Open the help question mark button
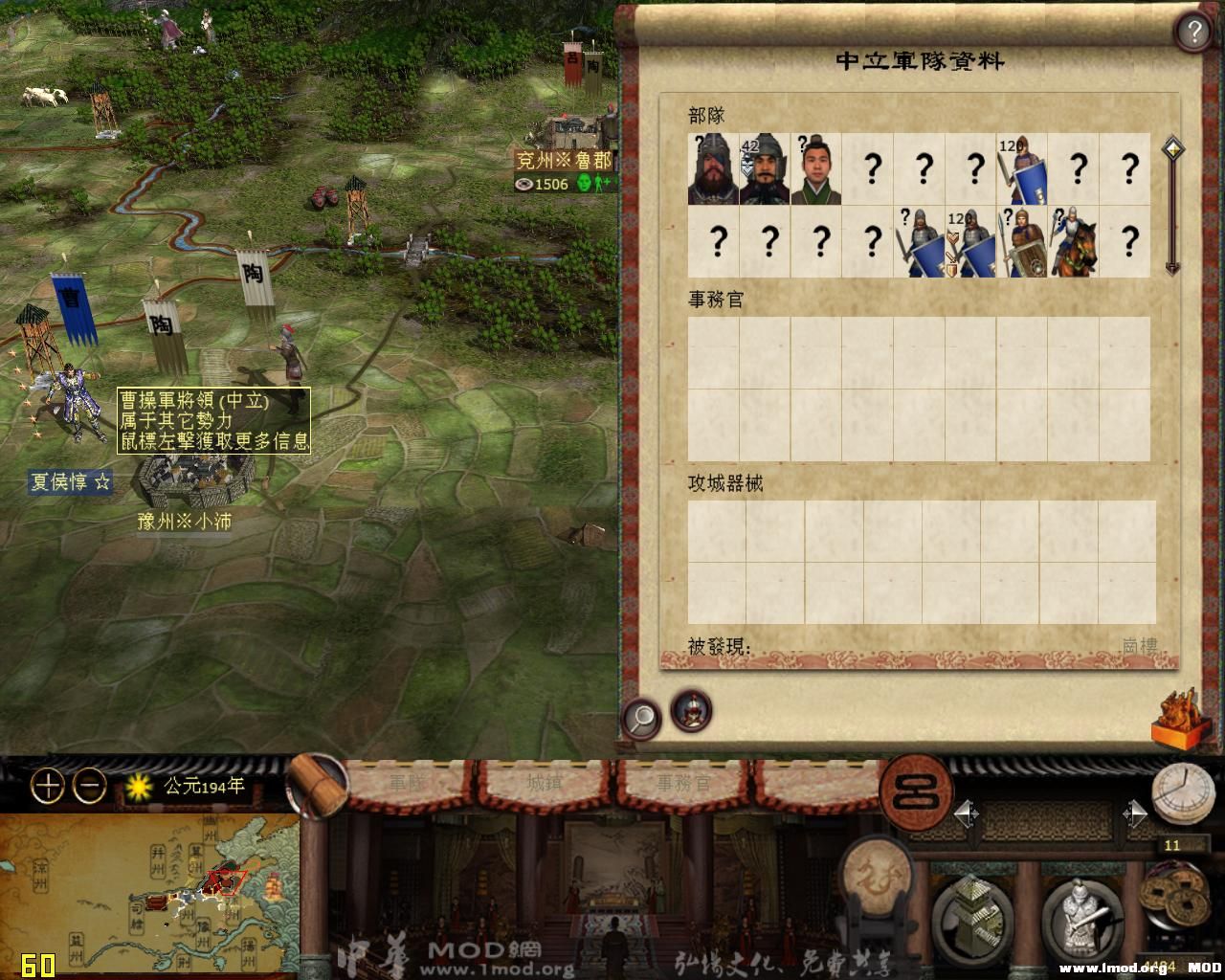This screenshot has height=980, width=1225. tap(1192, 33)
